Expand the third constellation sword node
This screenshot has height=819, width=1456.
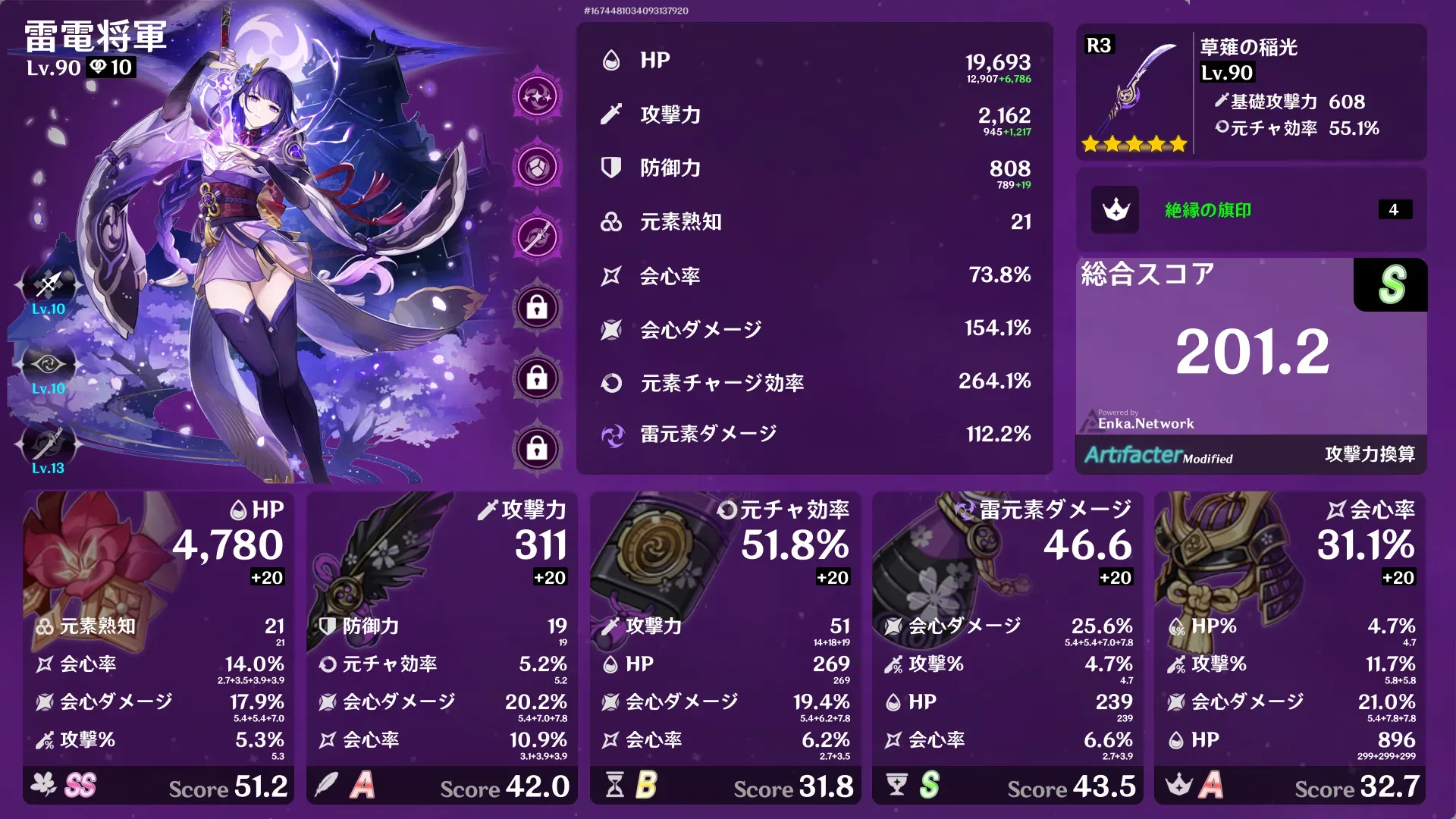coord(537,235)
